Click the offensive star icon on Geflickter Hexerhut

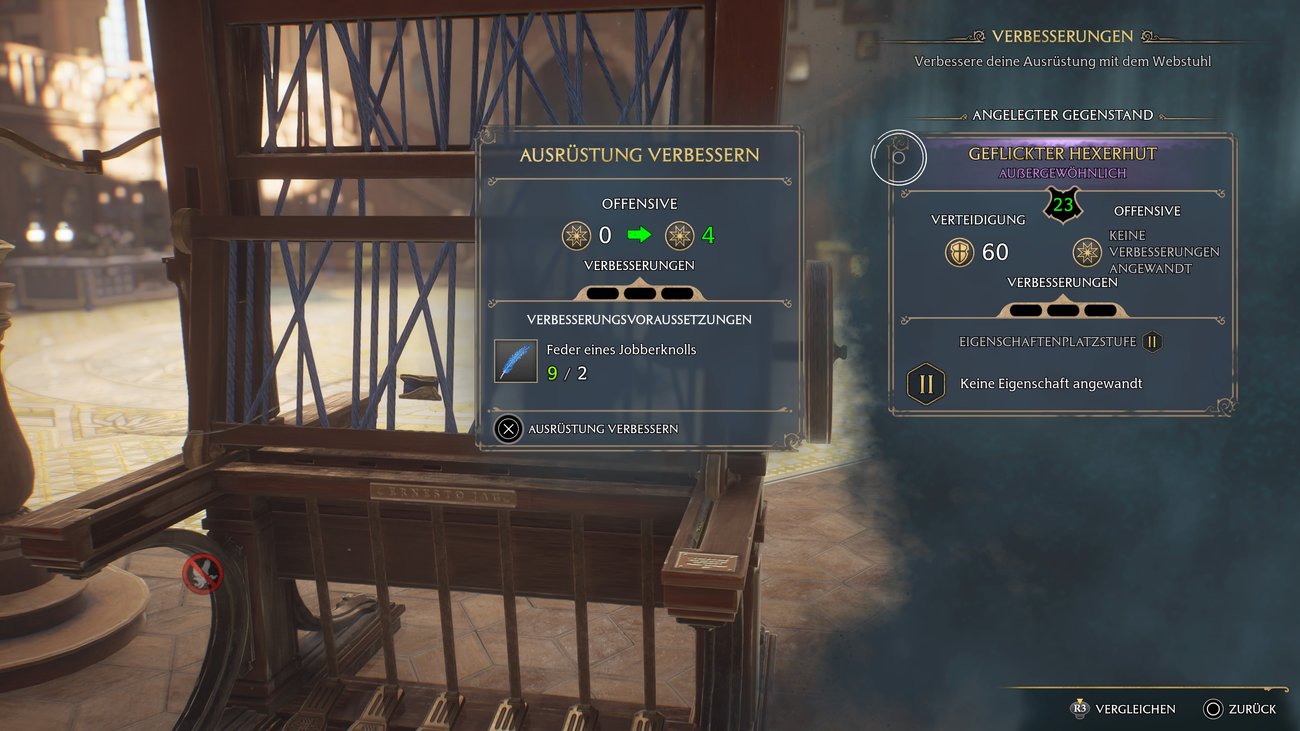tap(1086, 252)
